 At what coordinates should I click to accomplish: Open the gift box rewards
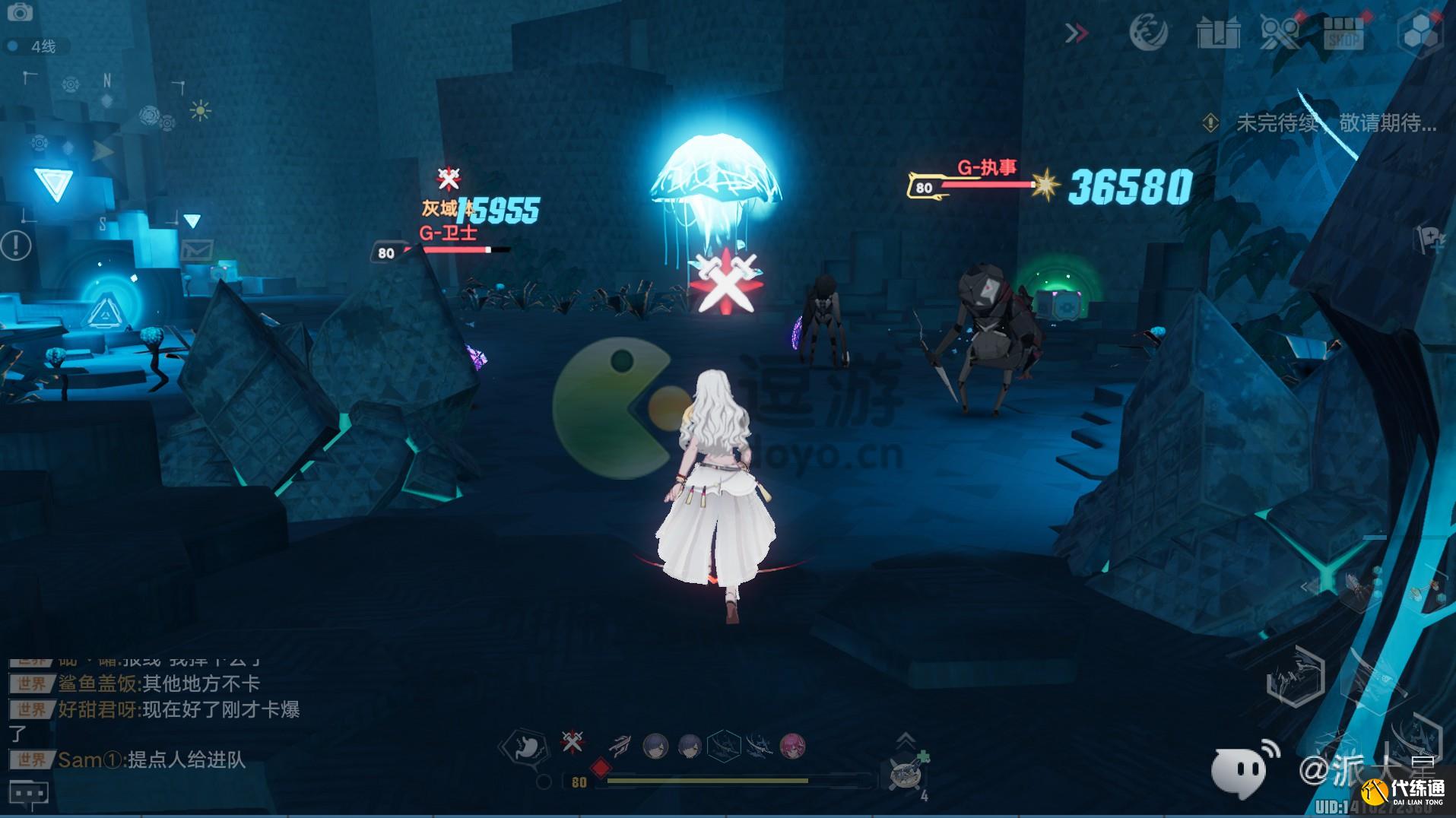tap(1218, 33)
